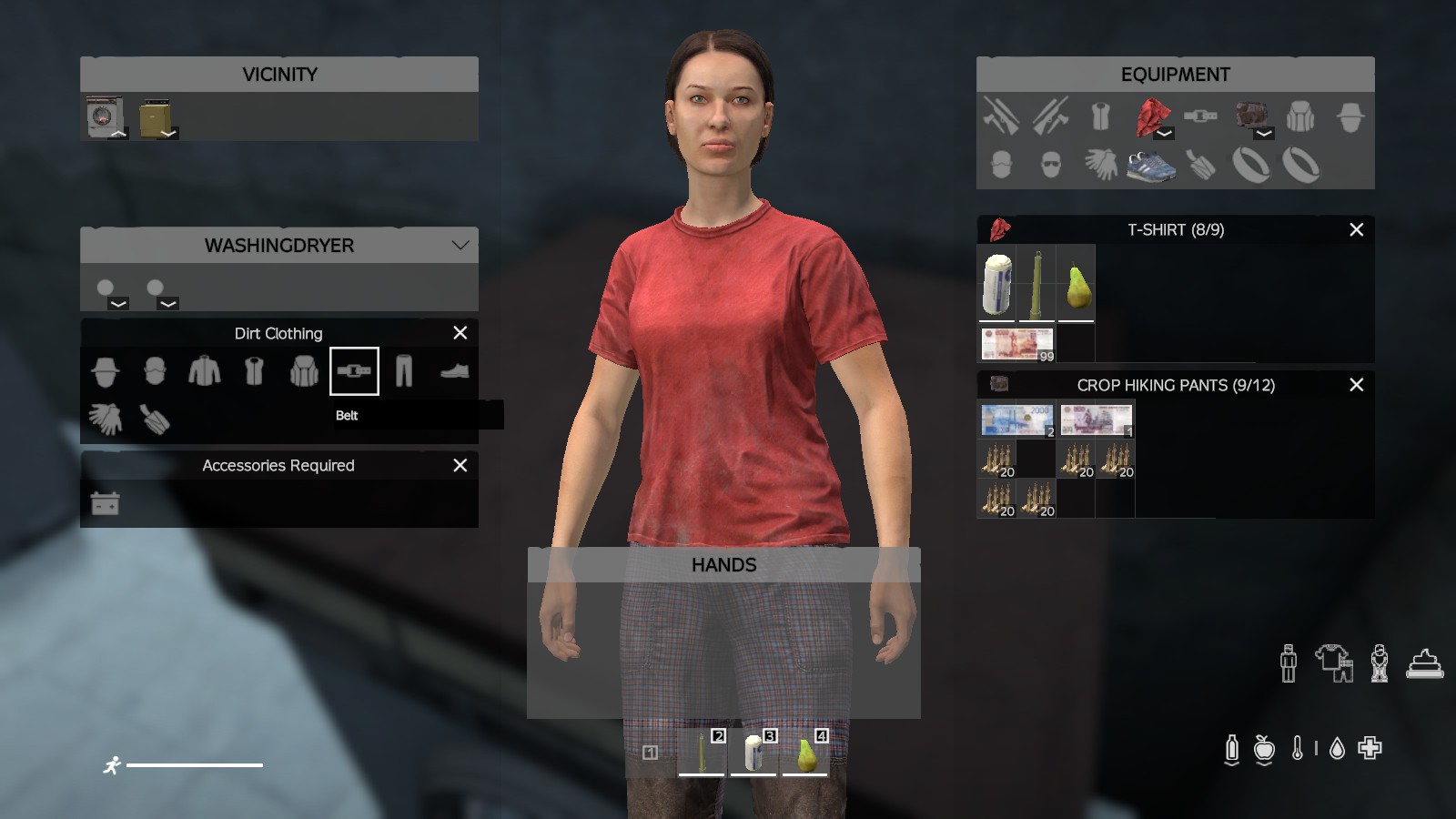
Task: Select the blue sneakers equipment slot
Action: tap(1150, 165)
